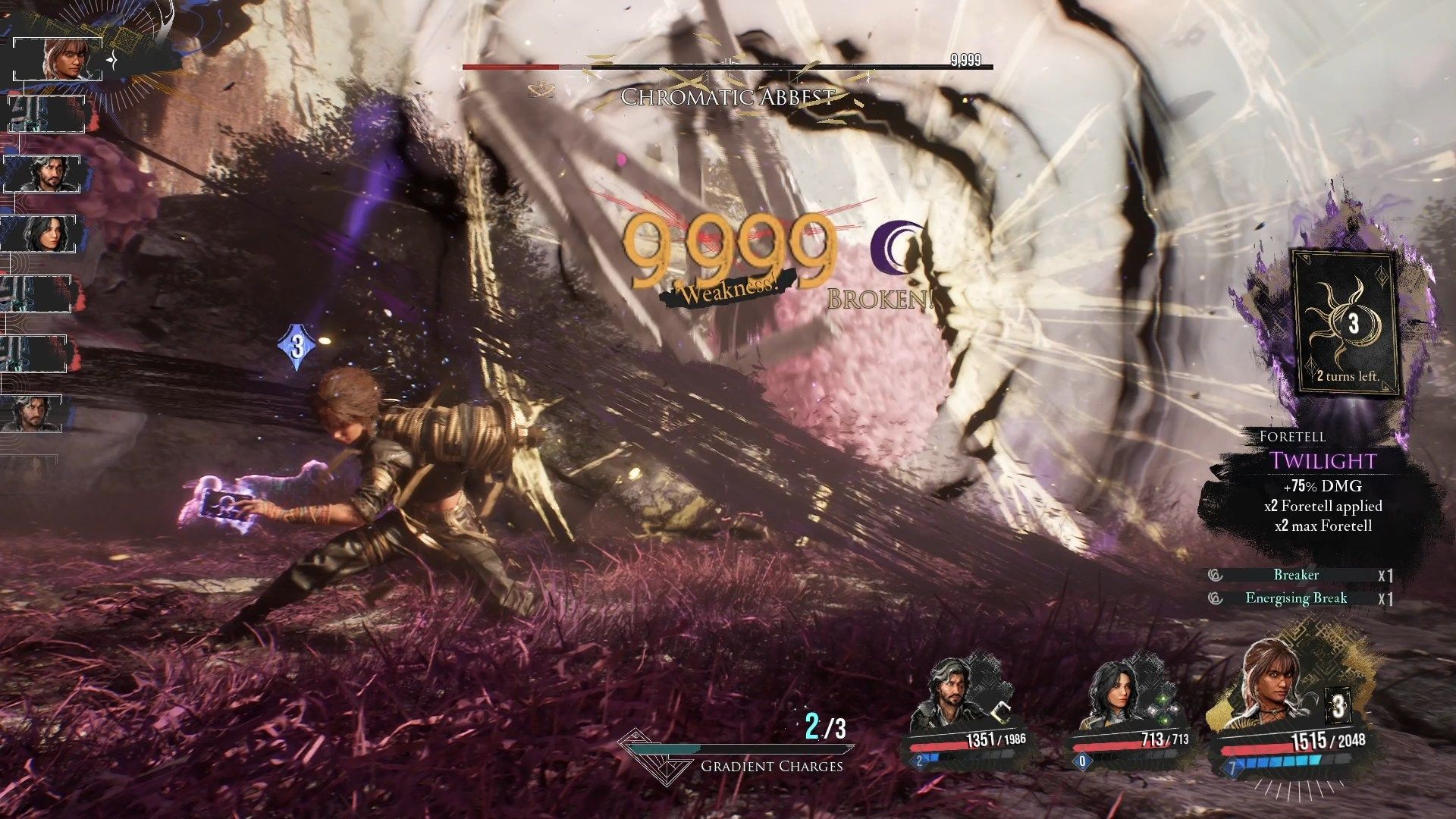Select the Breaker passive entry

coord(1296,576)
